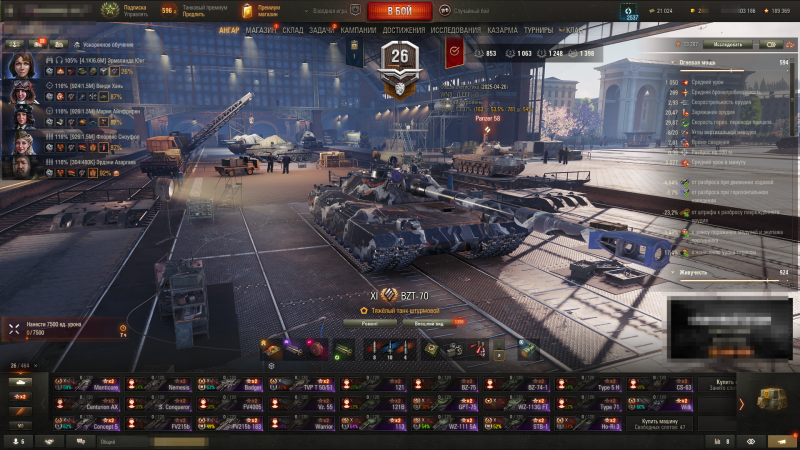Select the FV215b 183 tank
This screenshot has height=450, width=800.
click(x=231, y=426)
